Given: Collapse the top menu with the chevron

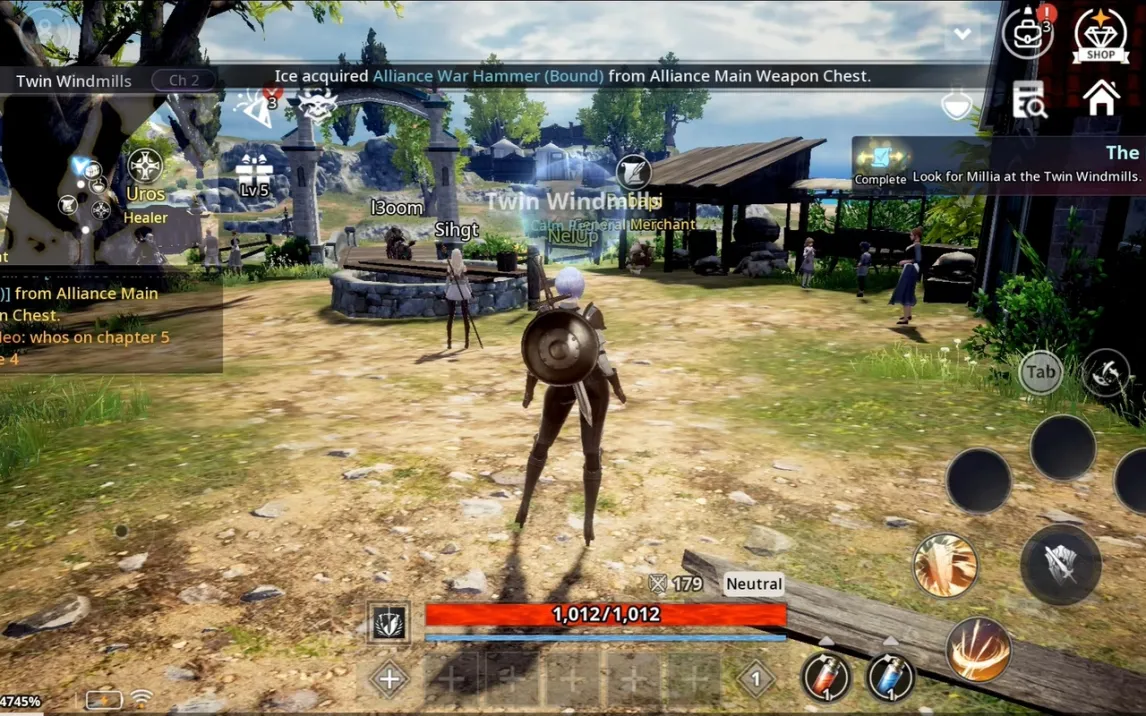Looking at the screenshot, I should 962,34.
